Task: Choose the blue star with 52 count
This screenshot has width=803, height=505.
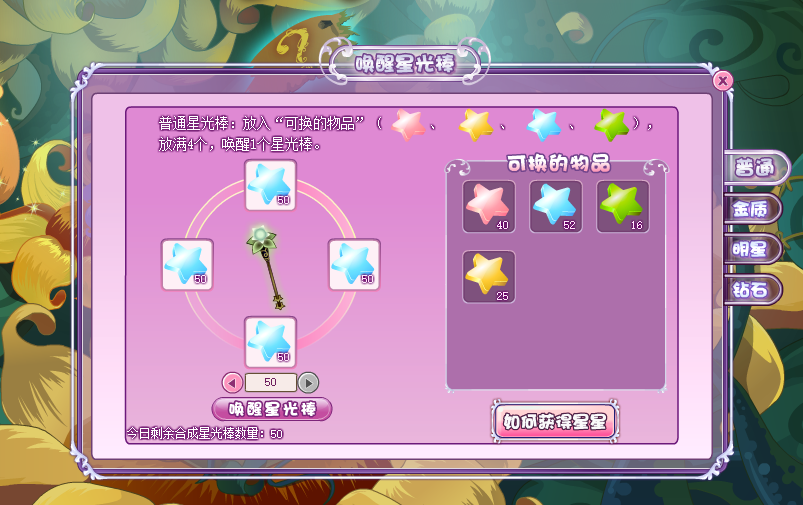Action: tap(556, 206)
